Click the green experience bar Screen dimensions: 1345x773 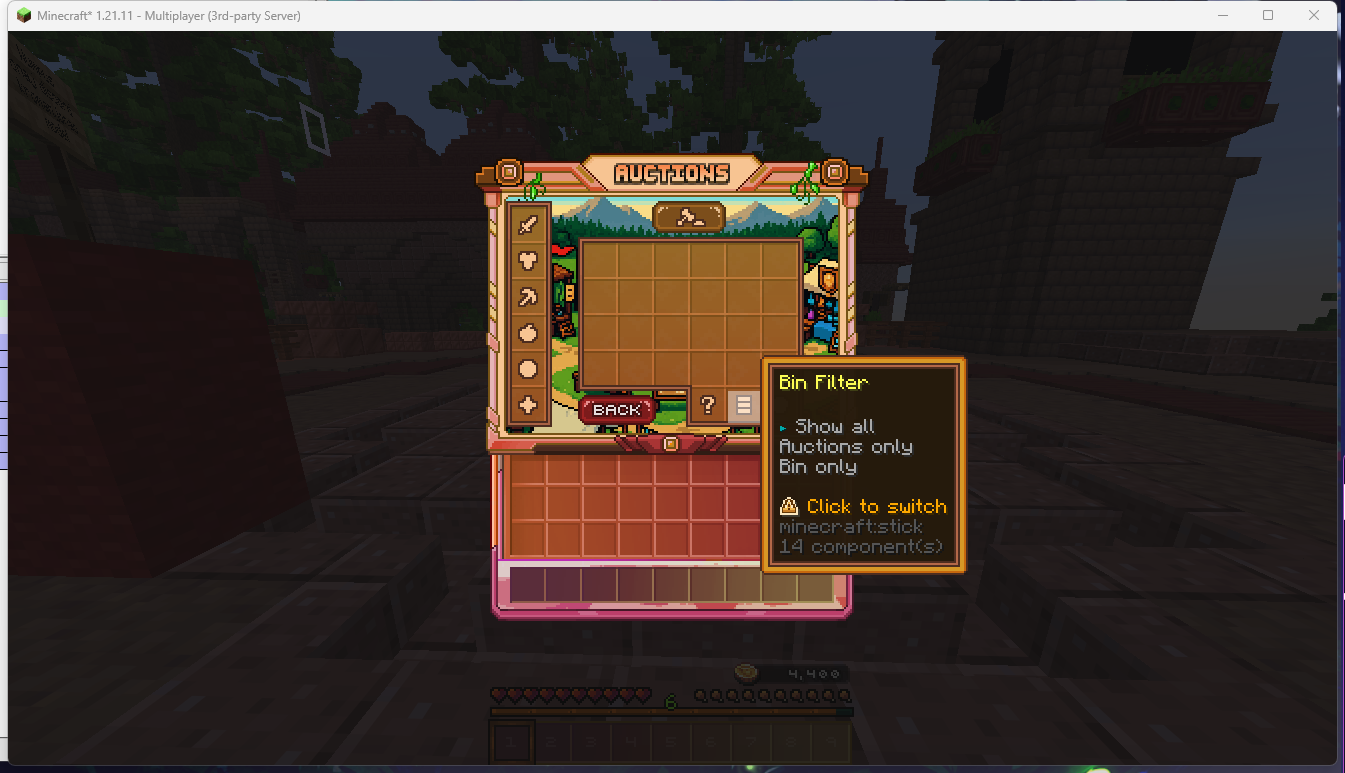[x=670, y=713]
